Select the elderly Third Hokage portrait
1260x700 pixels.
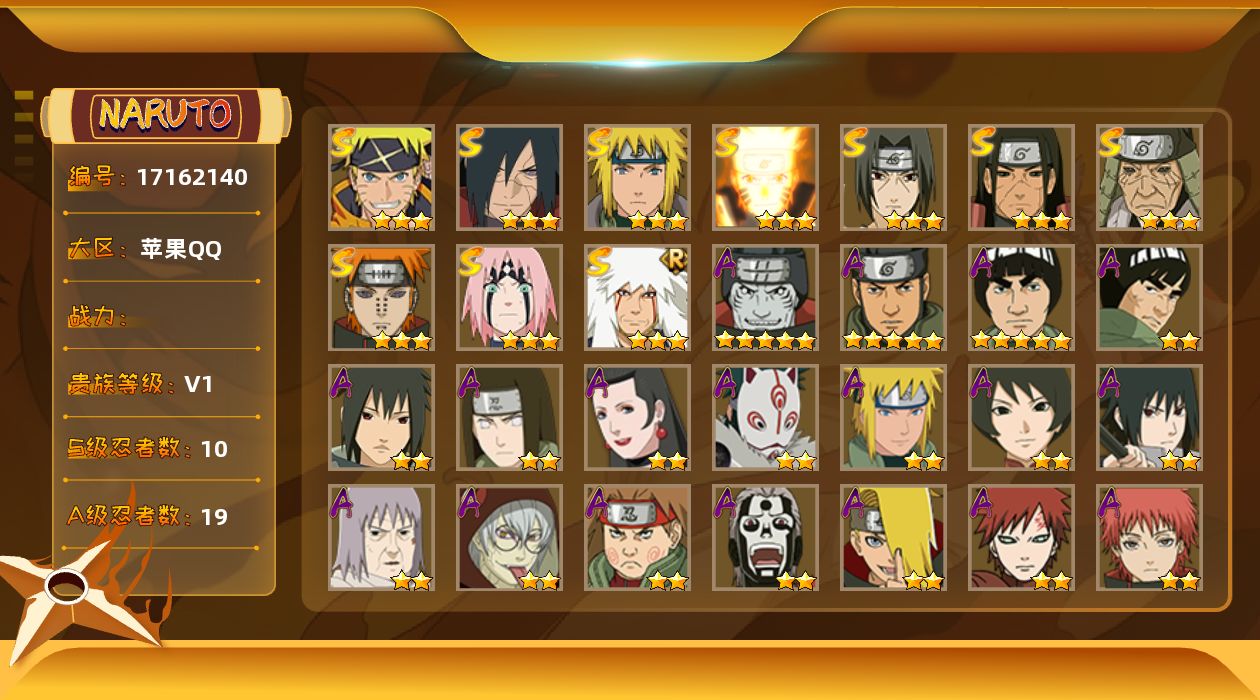pos(1149,177)
